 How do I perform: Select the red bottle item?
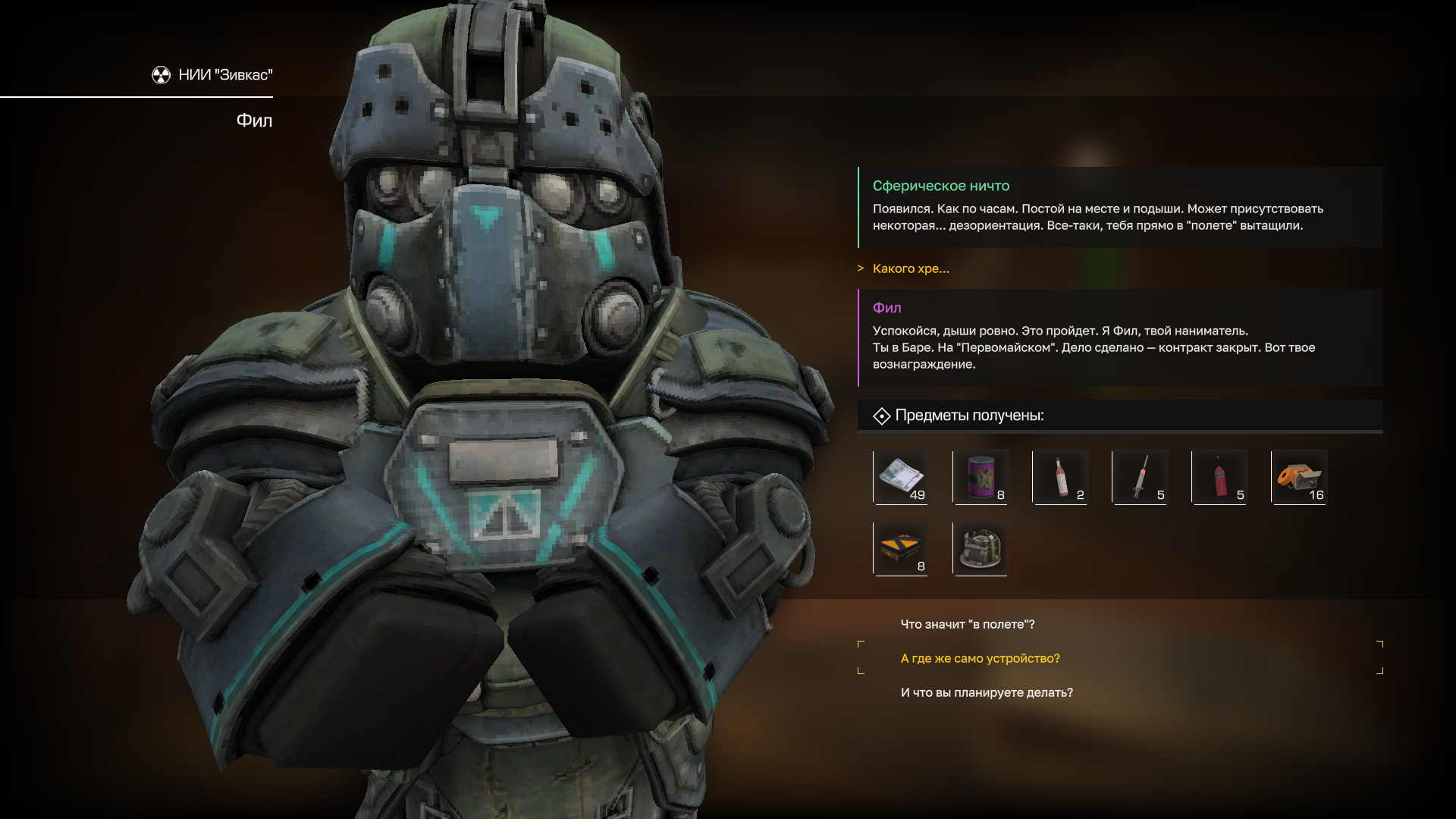1219,477
